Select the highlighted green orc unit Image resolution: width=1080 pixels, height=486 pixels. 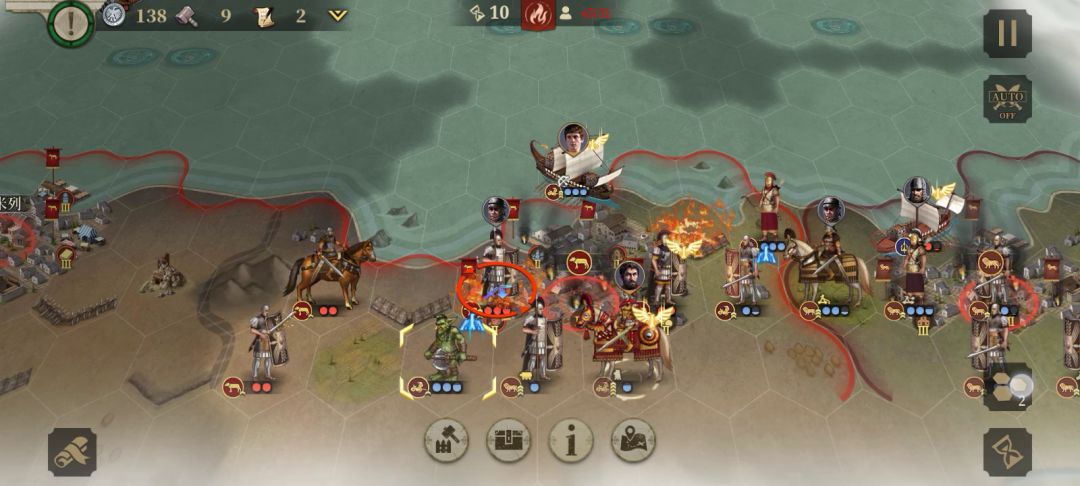[x=445, y=350]
